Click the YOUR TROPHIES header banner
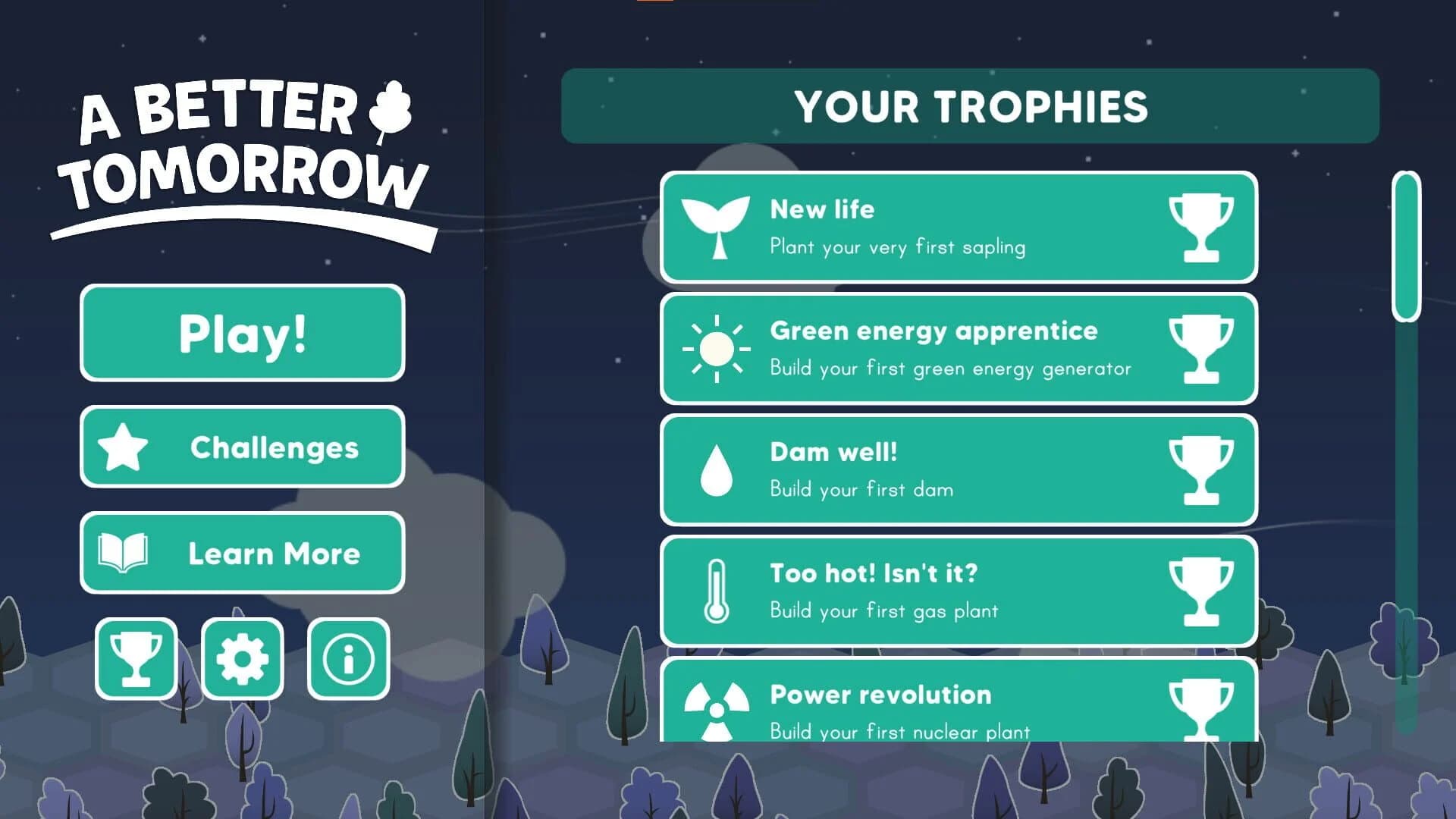Image resolution: width=1456 pixels, height=819 pixels. (x=969, y=106)
